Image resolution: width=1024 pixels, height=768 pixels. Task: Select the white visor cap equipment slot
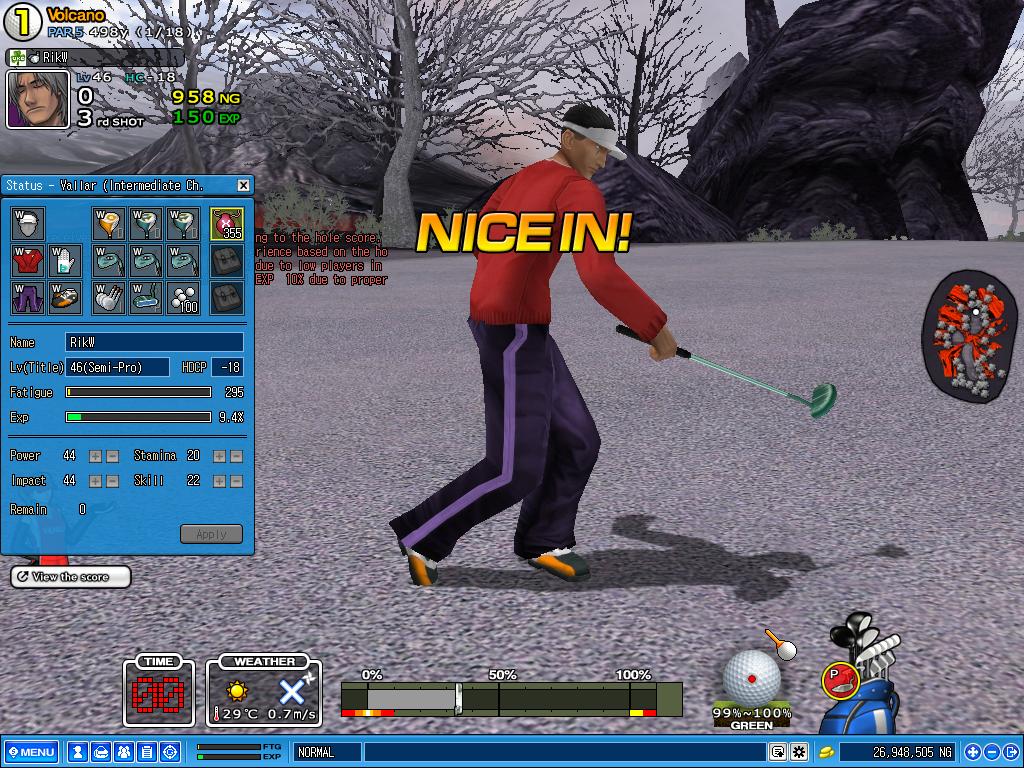29,223
